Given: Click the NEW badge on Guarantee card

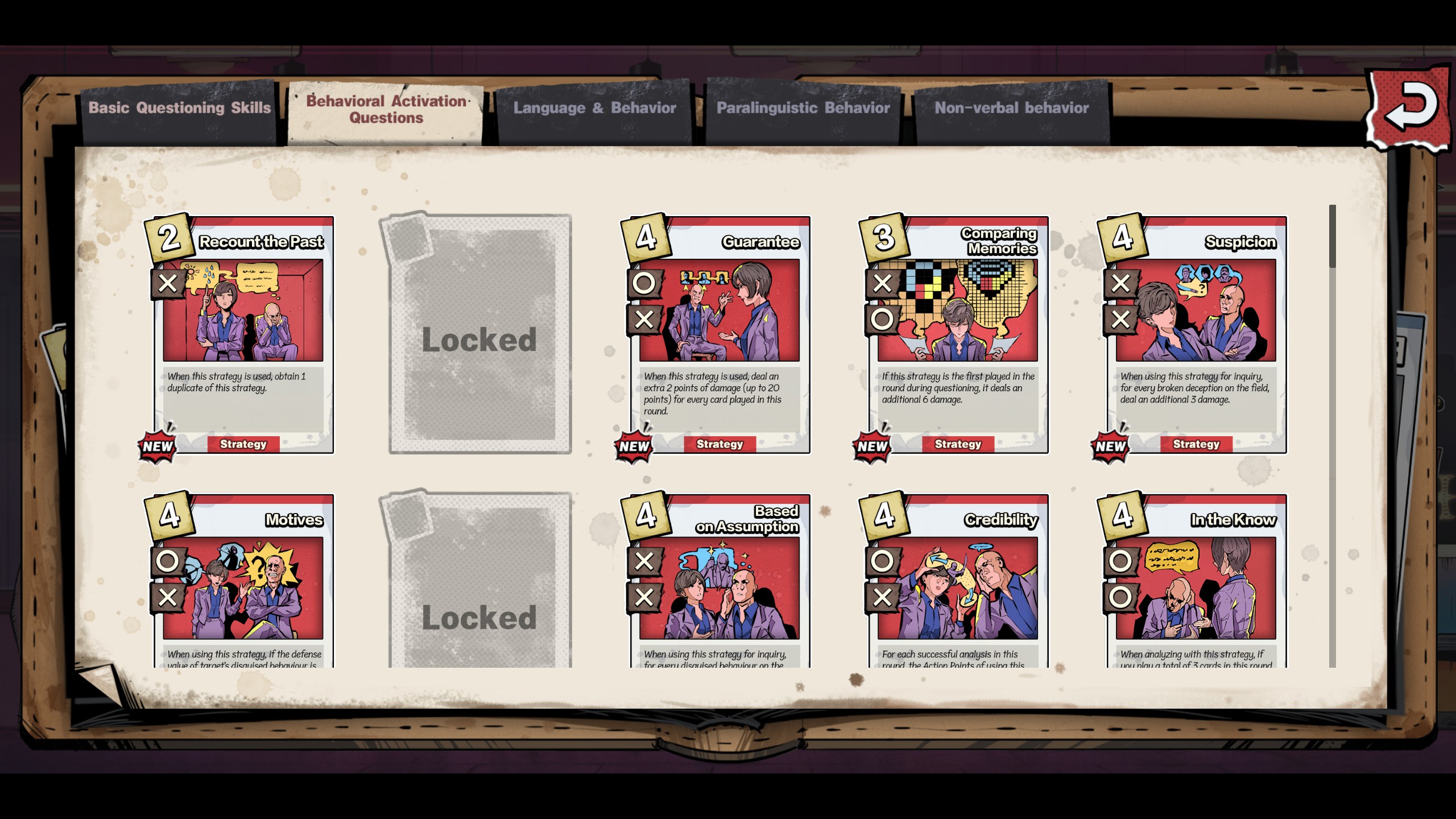Looking at the screenshot, I should [634, 446].
